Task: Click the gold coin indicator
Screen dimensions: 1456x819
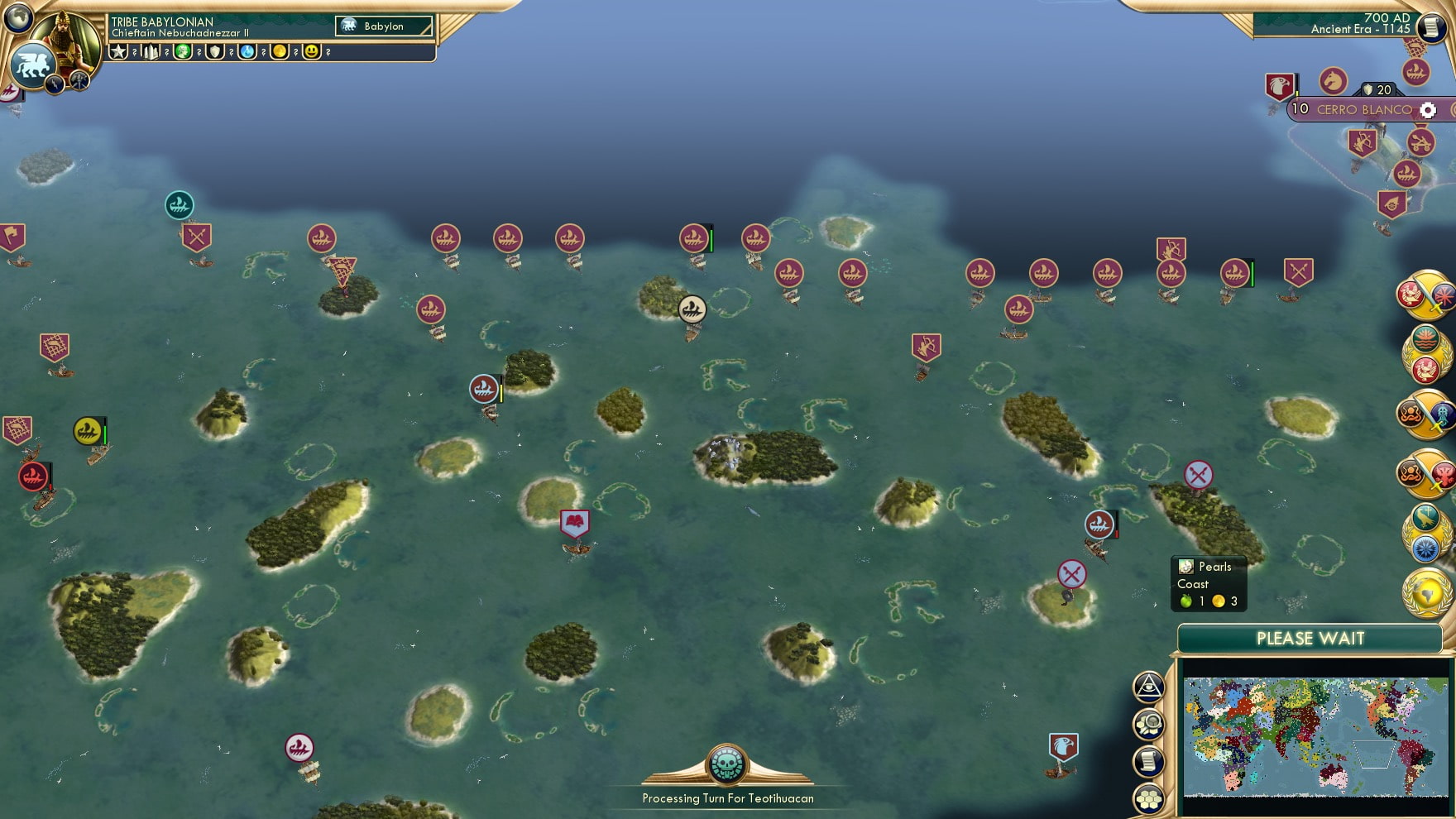Action: (x=280, y=51)
